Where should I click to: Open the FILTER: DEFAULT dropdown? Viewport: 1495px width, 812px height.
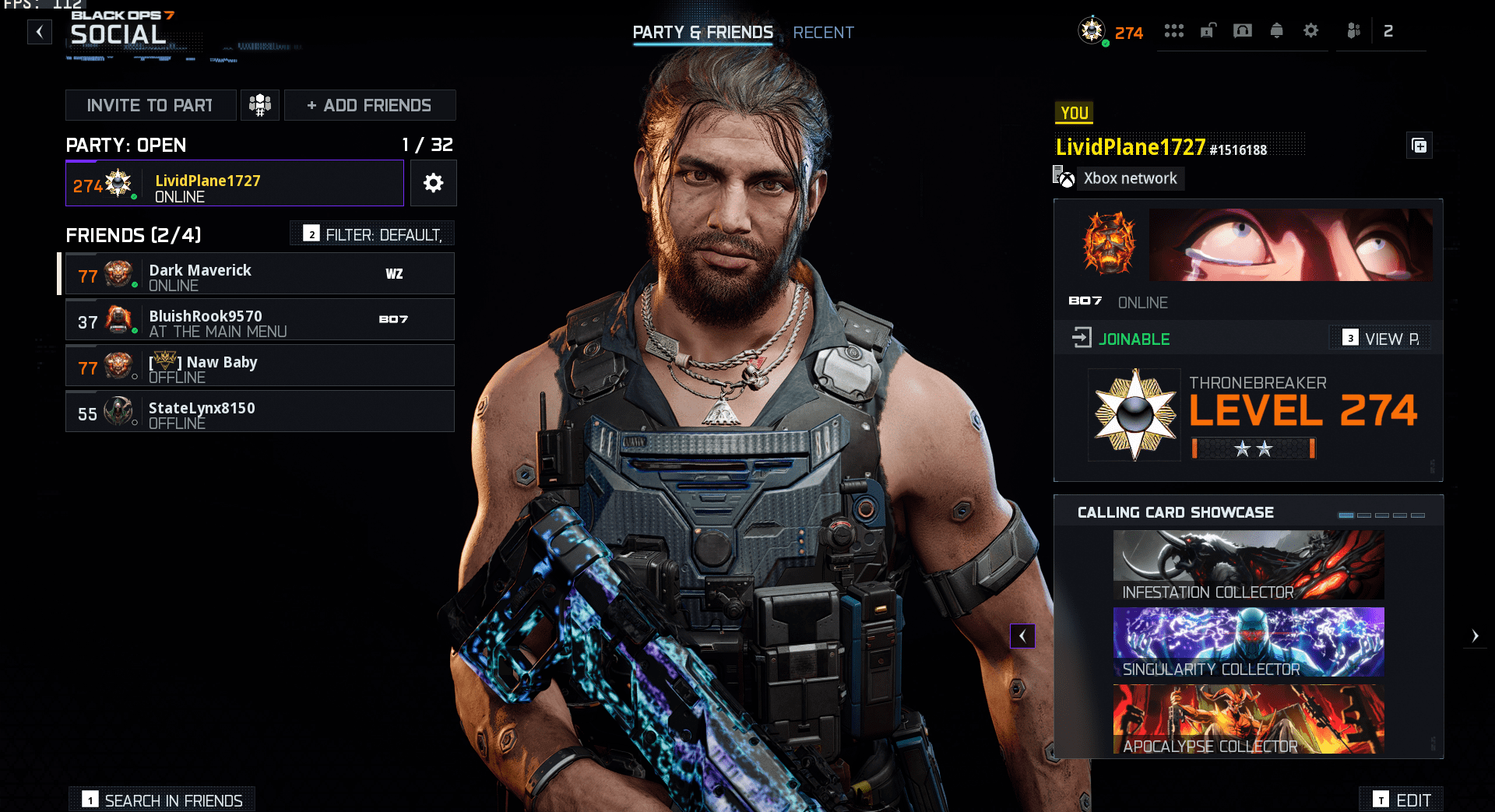click(371, 233)
